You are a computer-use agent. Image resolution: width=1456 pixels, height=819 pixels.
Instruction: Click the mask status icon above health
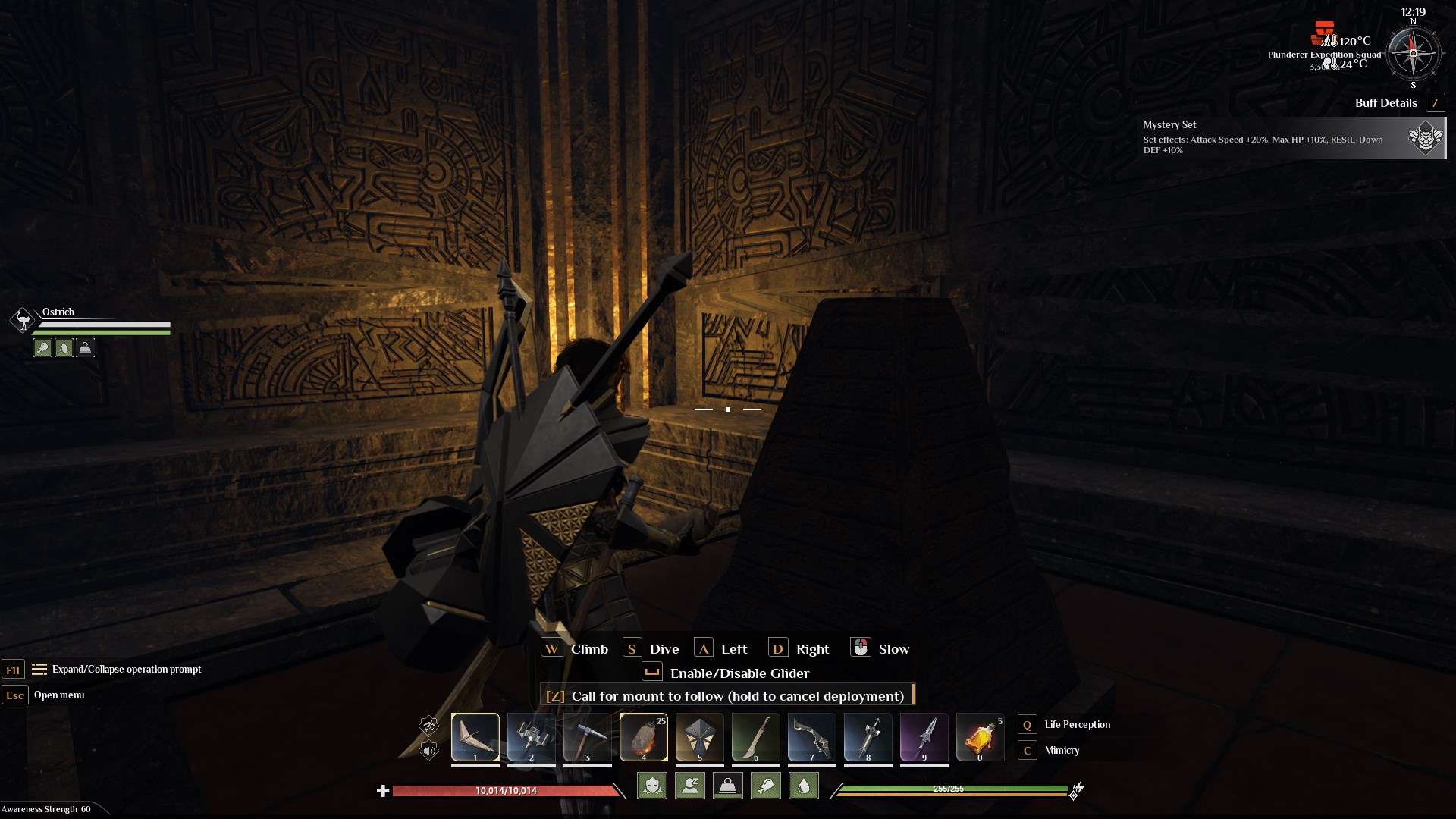[652, 786]
